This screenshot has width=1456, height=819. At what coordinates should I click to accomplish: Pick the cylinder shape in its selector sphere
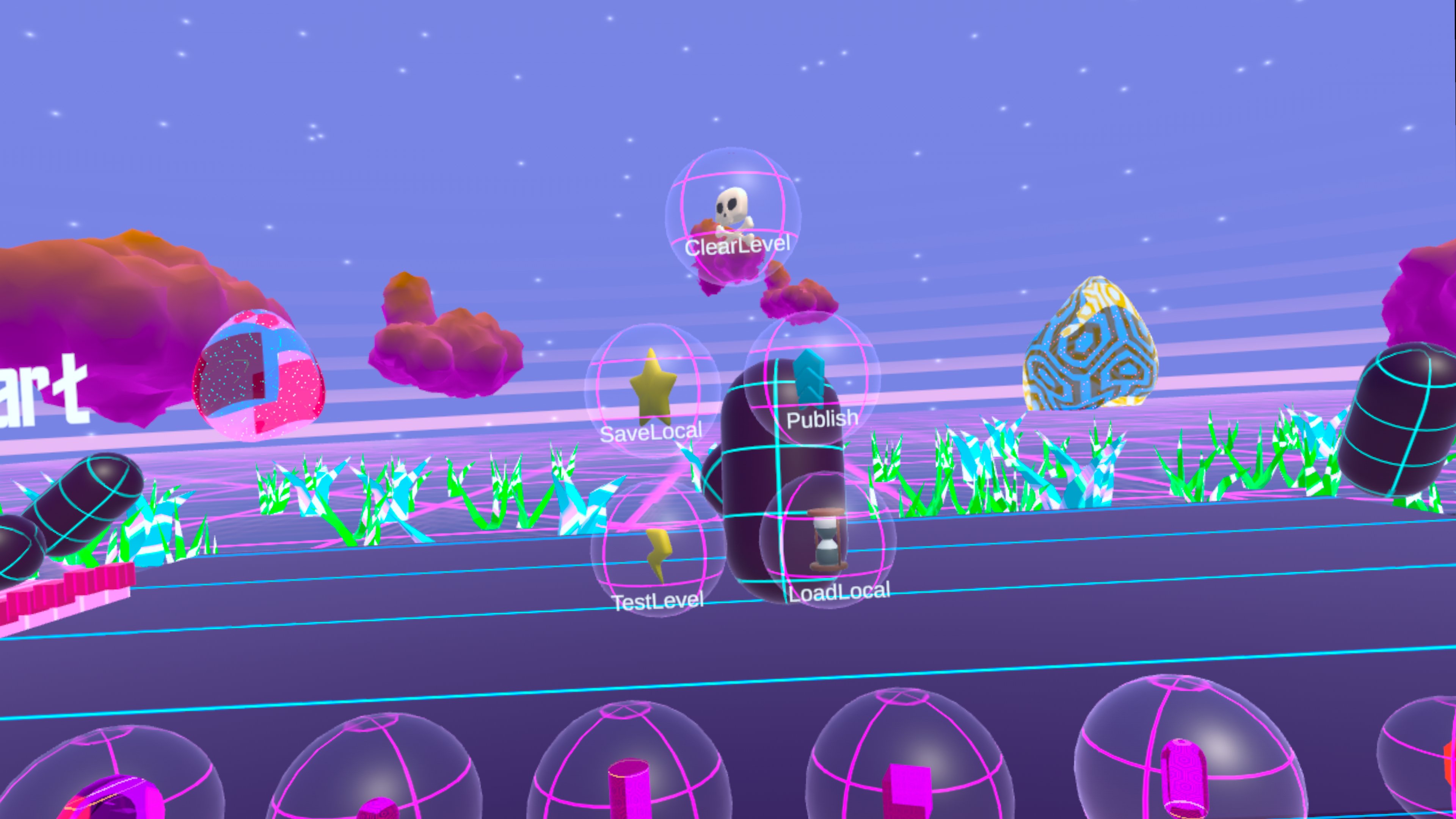[x=628, y=797]
